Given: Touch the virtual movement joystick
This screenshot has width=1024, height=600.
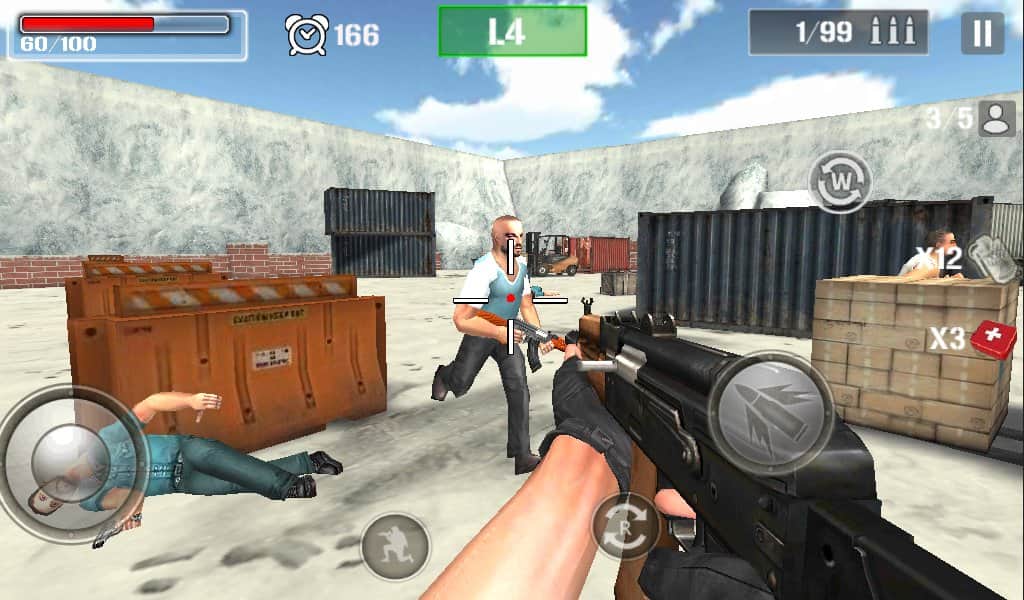Looking at the screenshot, I should point(73,463).
